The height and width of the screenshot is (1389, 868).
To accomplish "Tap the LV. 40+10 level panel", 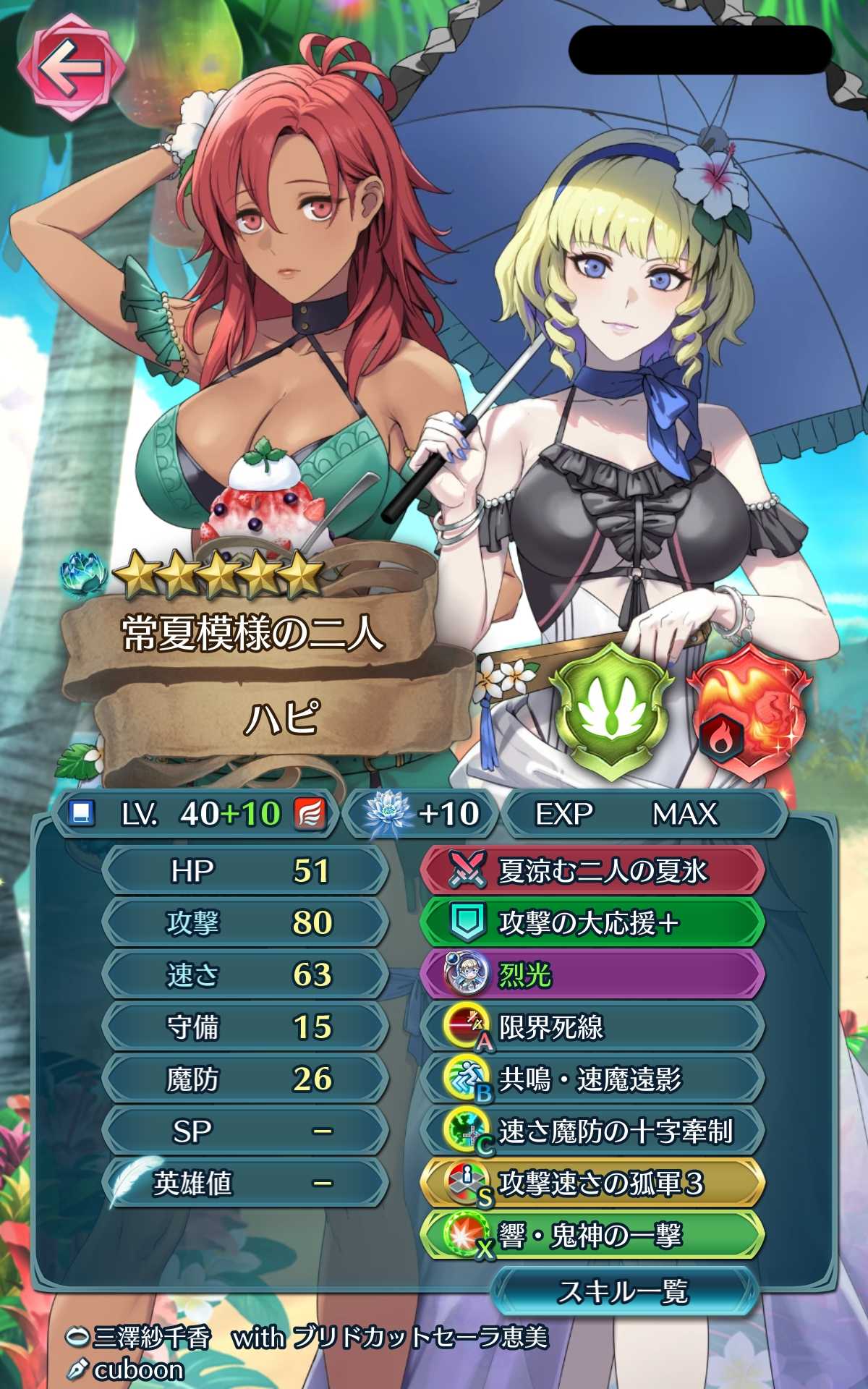I will (x=195, y=814).
